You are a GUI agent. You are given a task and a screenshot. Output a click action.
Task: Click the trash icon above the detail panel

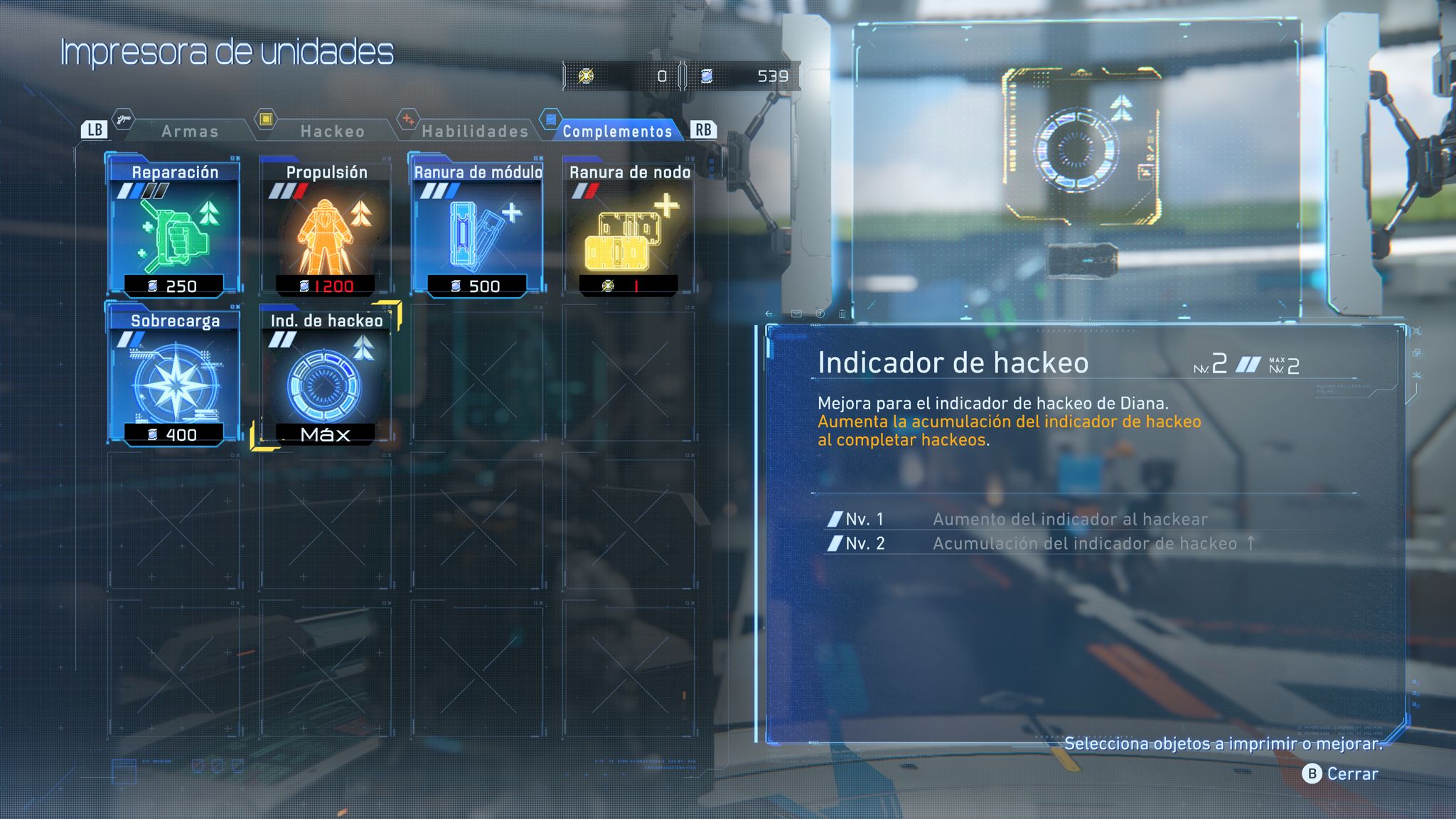click(842, 314)
